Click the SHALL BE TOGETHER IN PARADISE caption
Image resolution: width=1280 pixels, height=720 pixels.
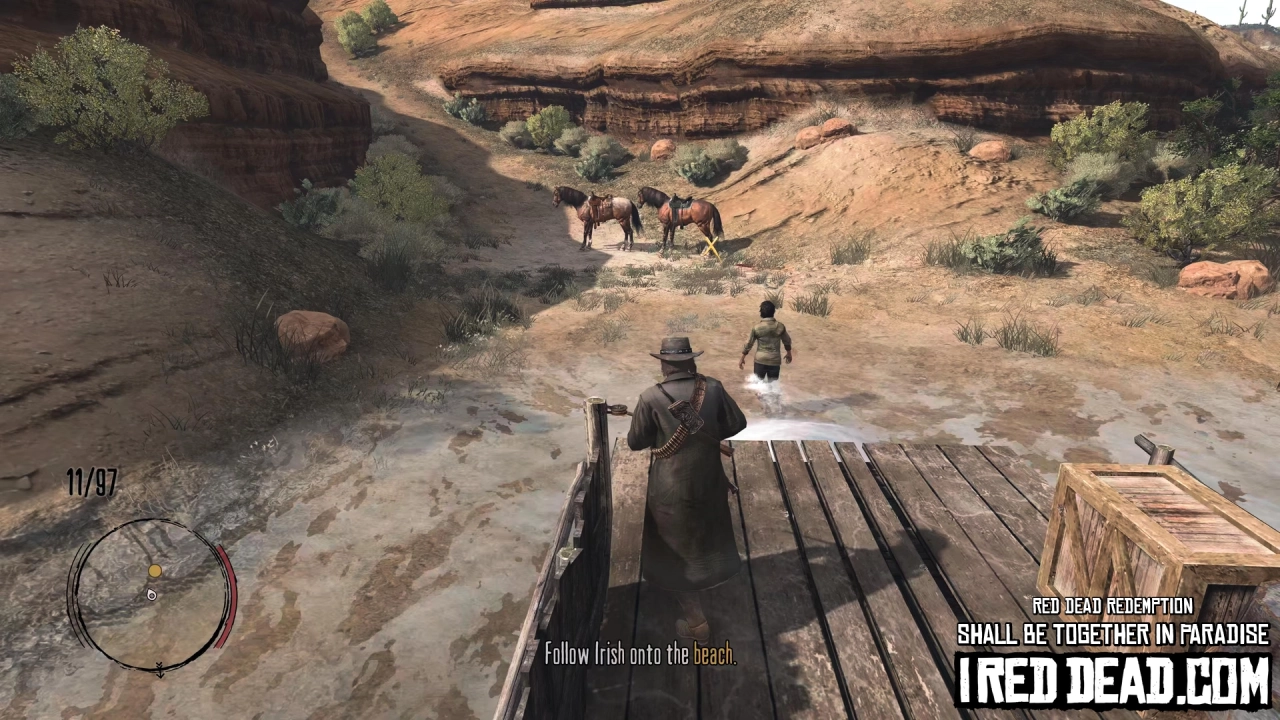point(1110,632)
